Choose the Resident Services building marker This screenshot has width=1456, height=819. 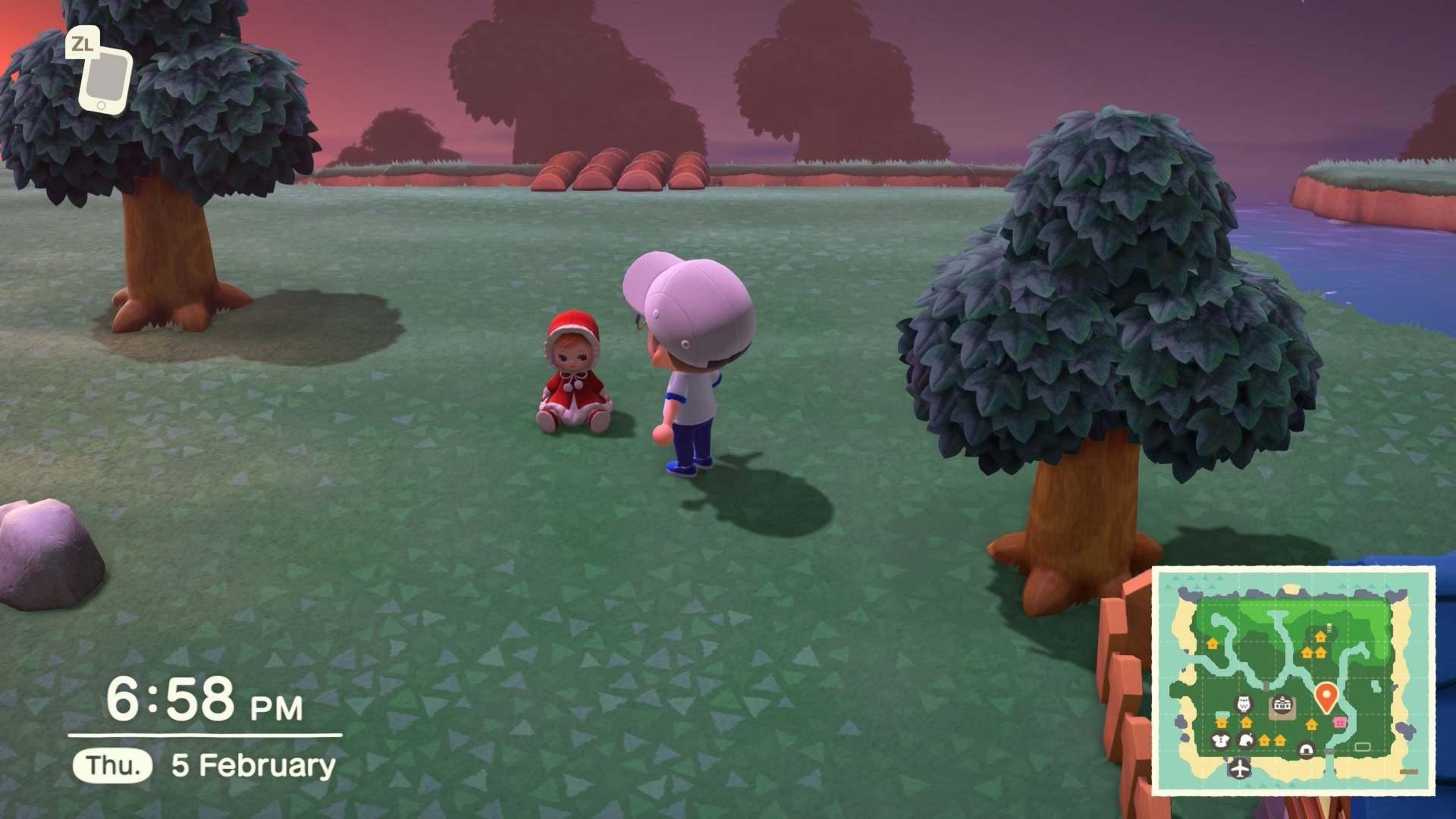[x=1282, y=704]
